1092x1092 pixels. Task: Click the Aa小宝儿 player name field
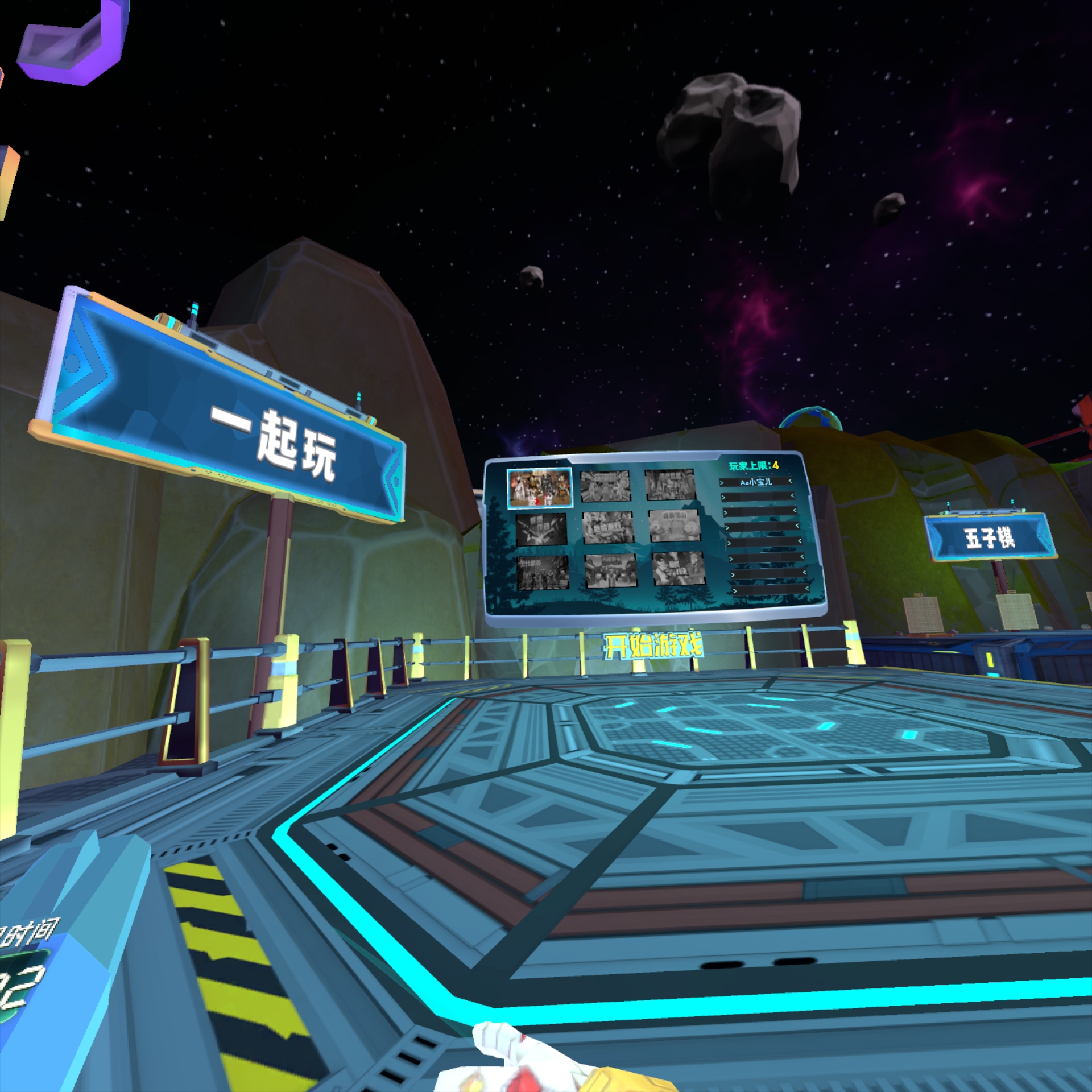click(x=755, y=482)
